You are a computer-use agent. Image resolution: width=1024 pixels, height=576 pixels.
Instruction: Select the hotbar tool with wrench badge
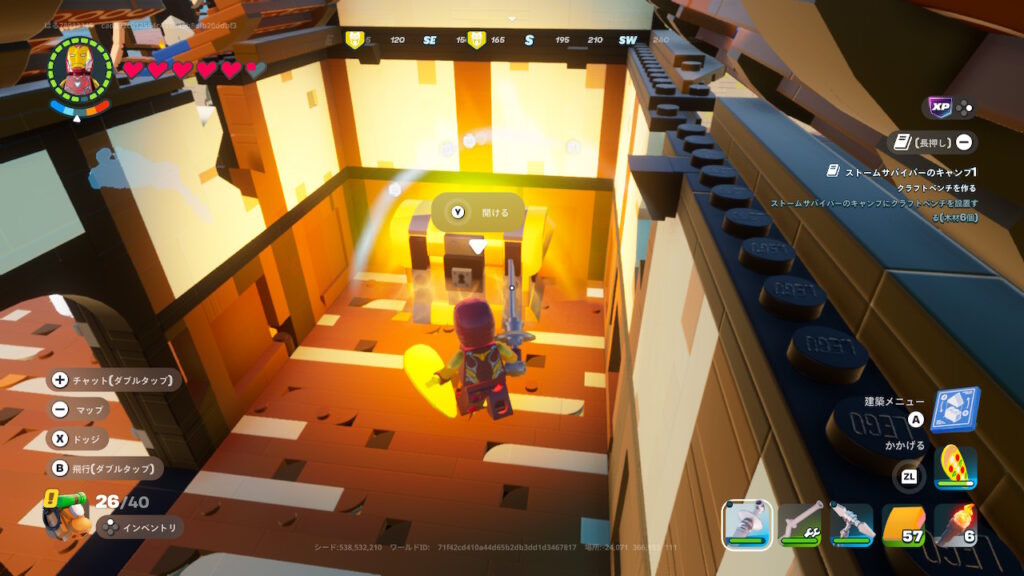[x=799, y=523]
